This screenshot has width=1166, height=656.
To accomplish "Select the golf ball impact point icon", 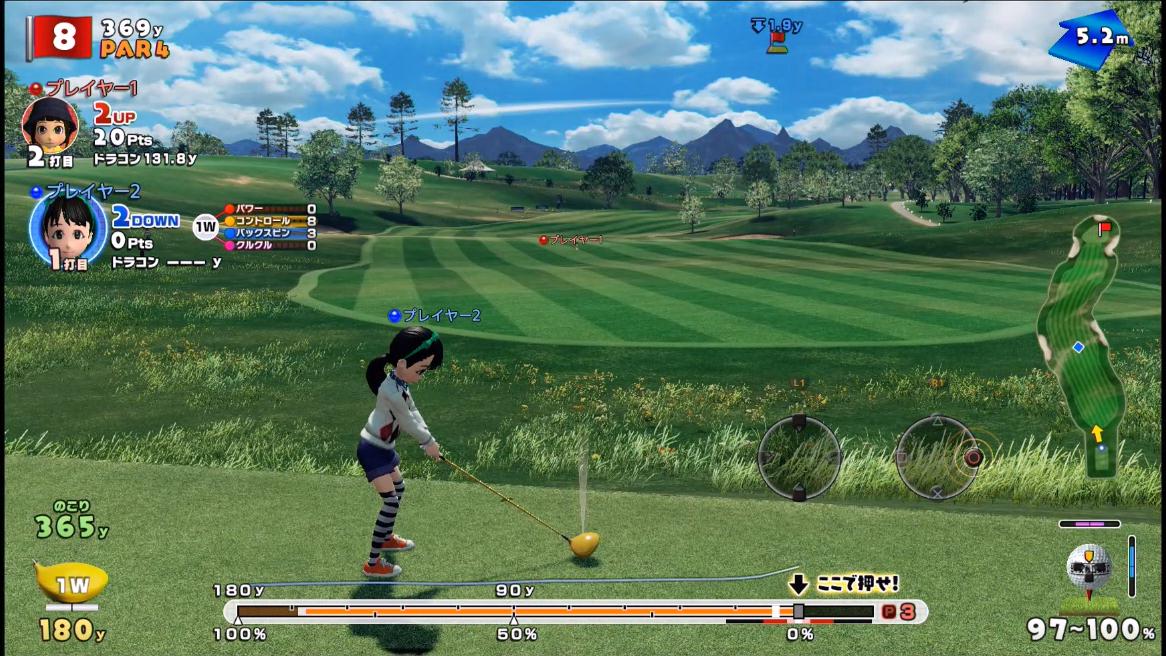I will 1088,566.
